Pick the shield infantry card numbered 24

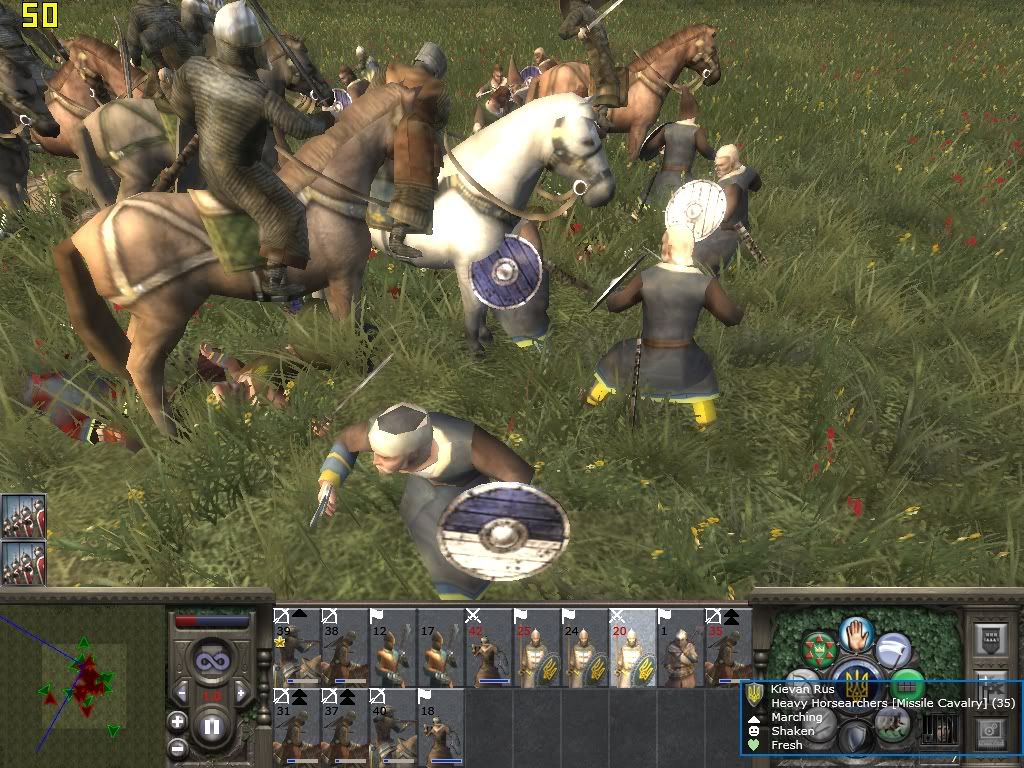(584, 647)
